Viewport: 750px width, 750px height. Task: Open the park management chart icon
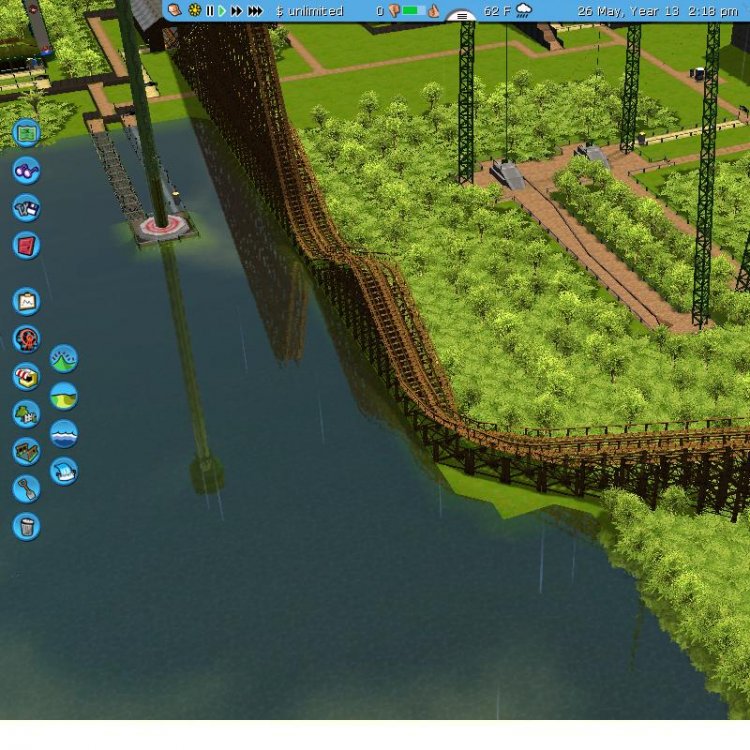[26, 301]
